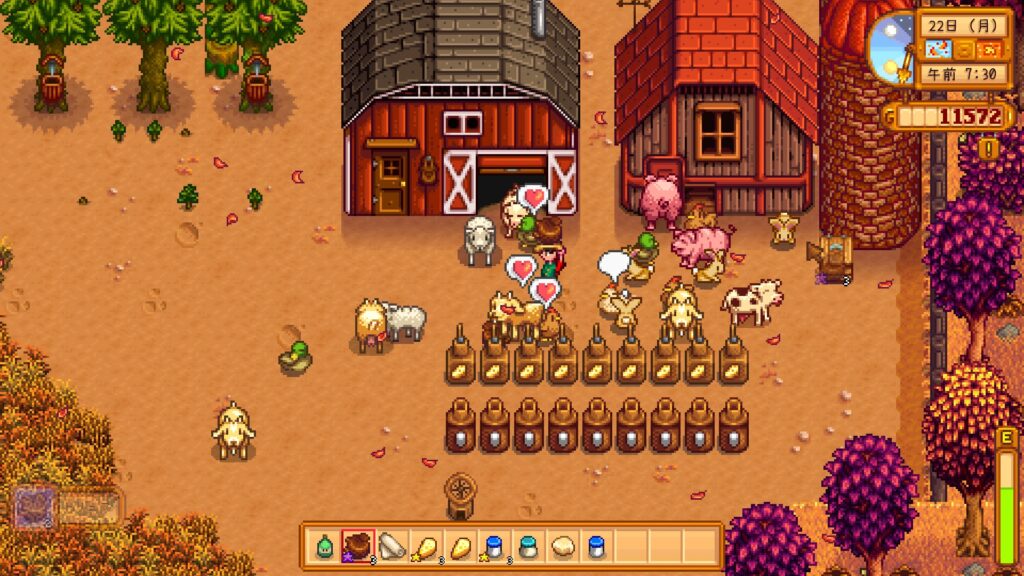Choose the white cloth roll in hotbar
1024x576 pixels.
tap(393, 547)
